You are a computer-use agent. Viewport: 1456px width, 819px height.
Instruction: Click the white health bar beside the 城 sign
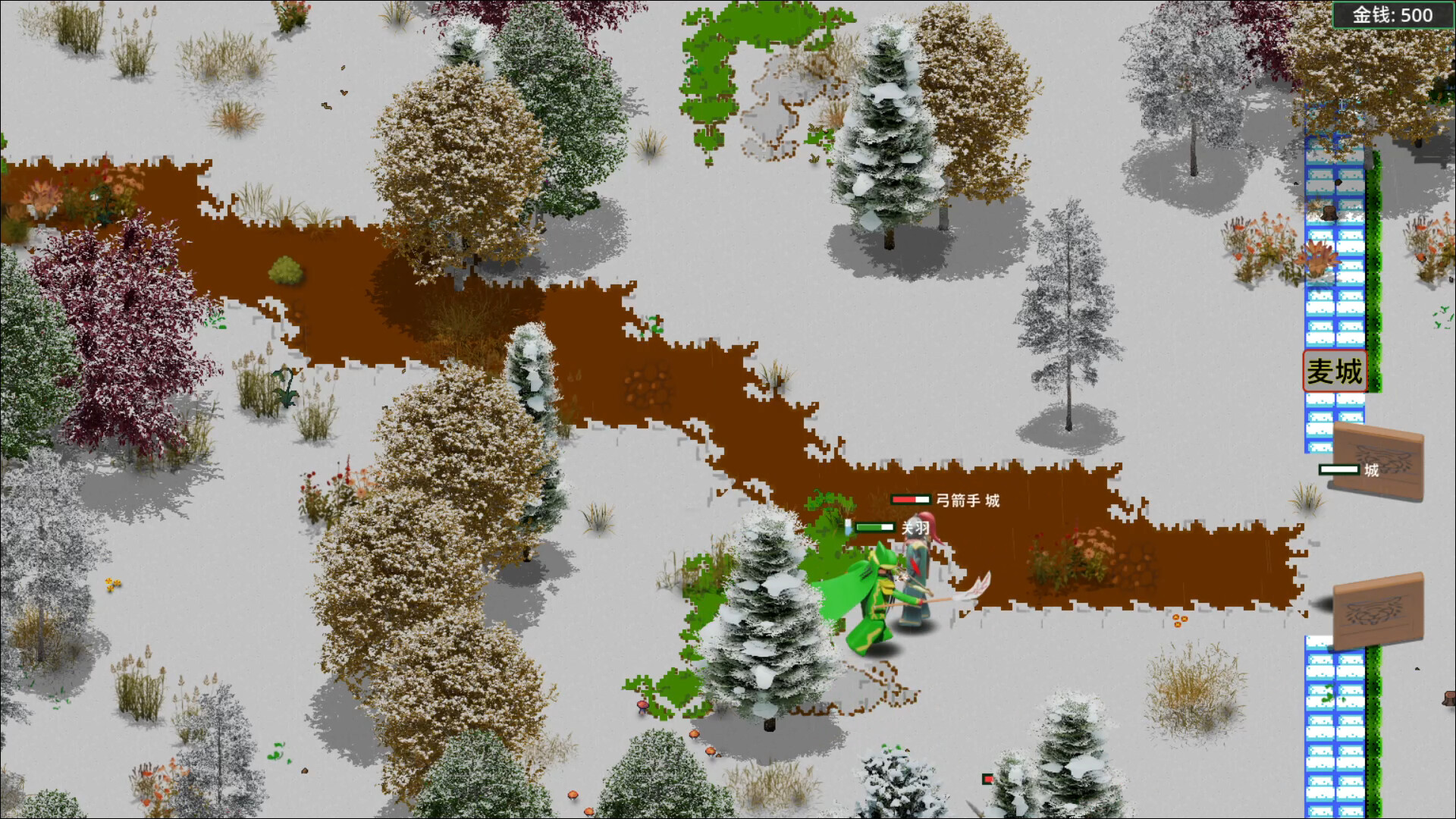[1338, 469]
